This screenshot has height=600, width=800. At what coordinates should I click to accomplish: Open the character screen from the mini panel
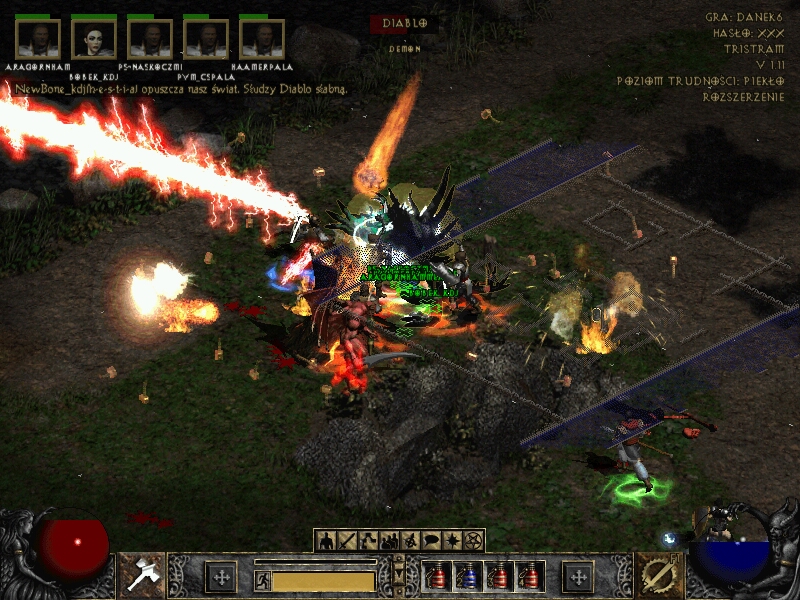(x=327, y=541)
